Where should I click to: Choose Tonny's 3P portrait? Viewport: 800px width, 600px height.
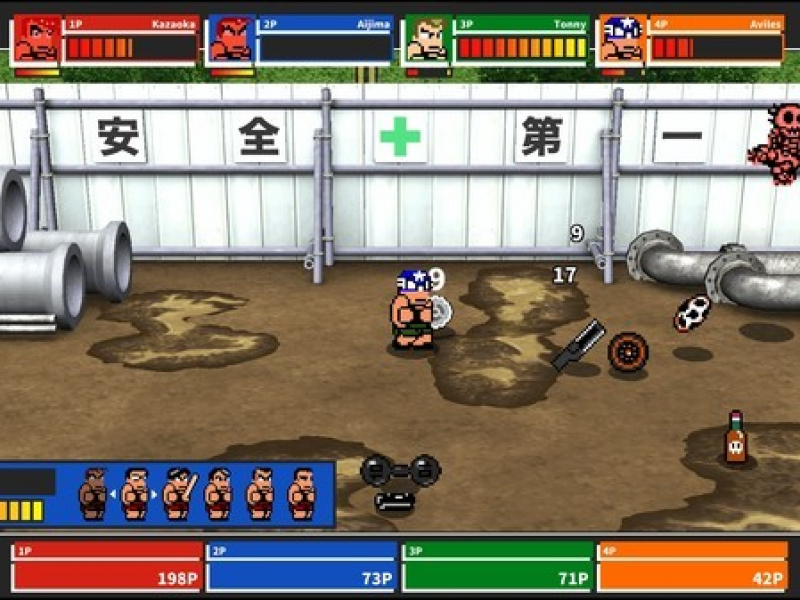point(426,41)
